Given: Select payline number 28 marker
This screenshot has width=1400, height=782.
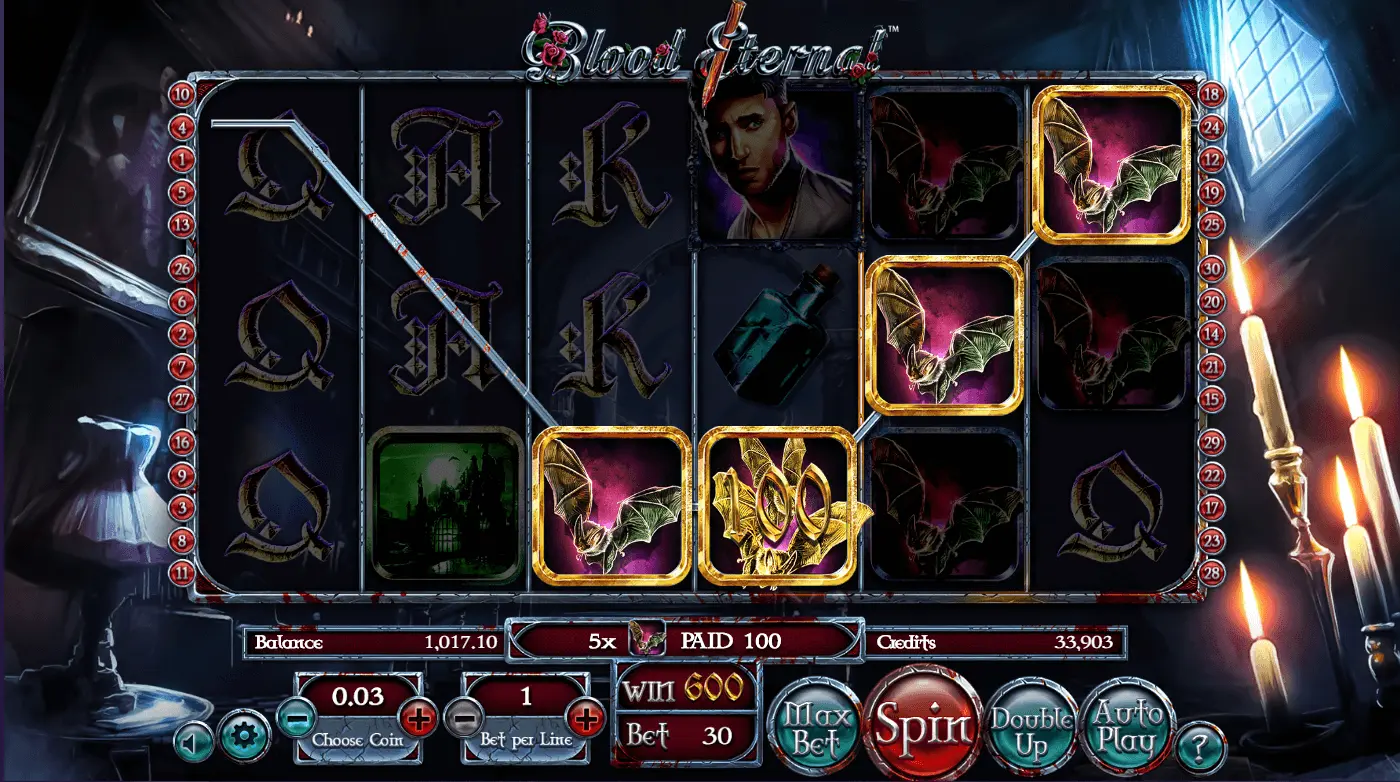Looking at the screenshot, I should point(1212,573).
